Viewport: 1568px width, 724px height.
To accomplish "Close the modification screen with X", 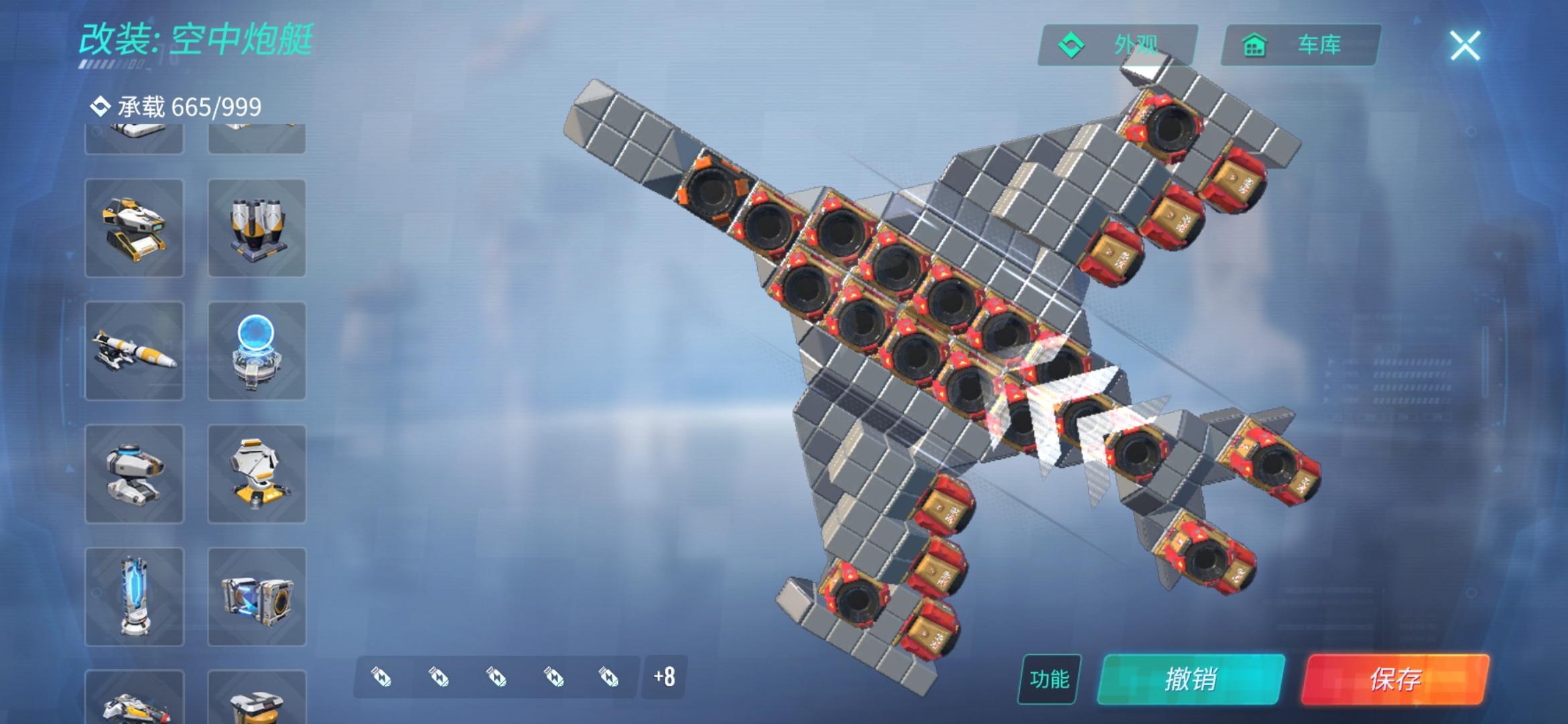I will 1465,46.
